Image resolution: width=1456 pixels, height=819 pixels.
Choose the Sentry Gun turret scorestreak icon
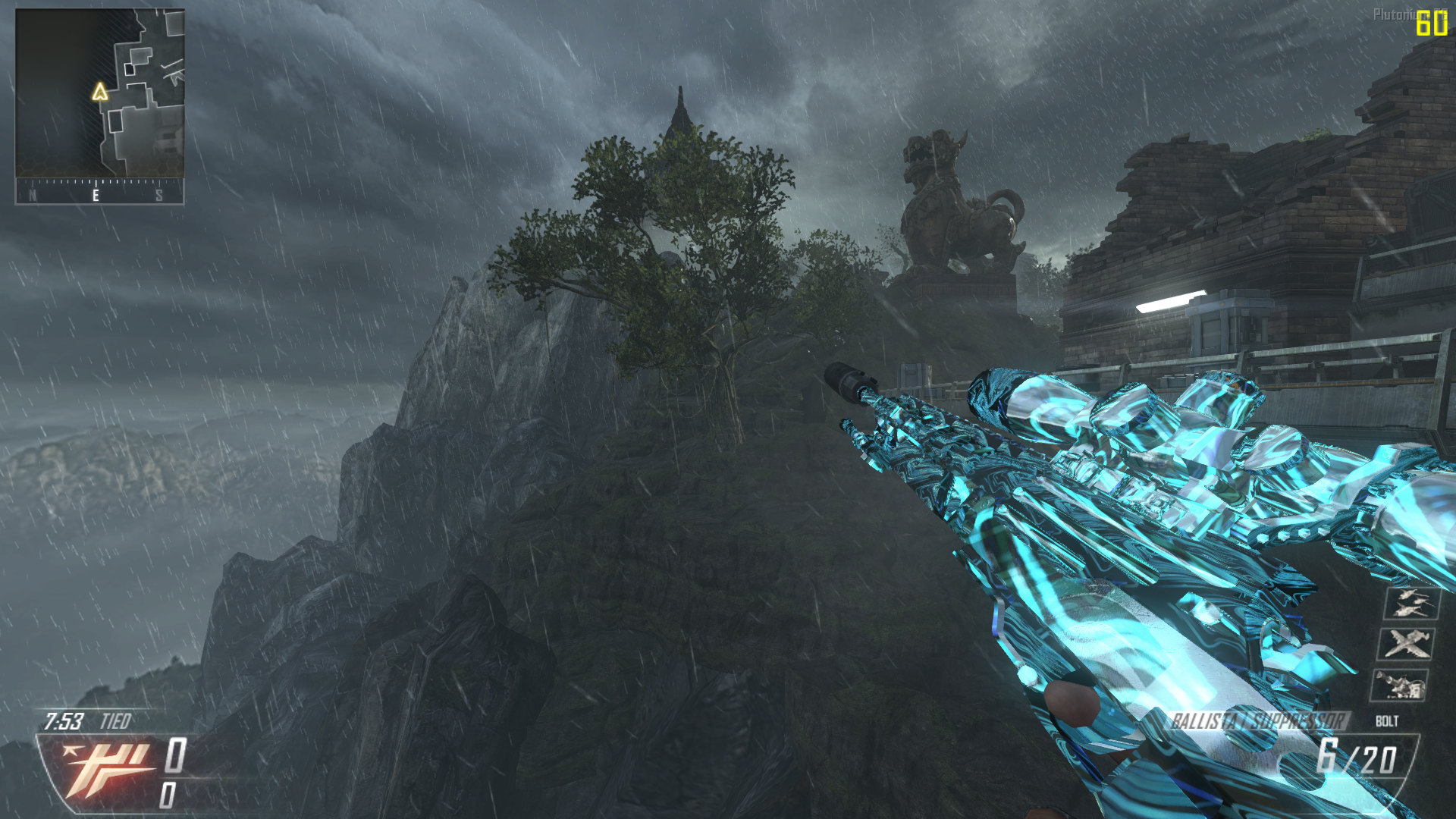click(1400, 686)
